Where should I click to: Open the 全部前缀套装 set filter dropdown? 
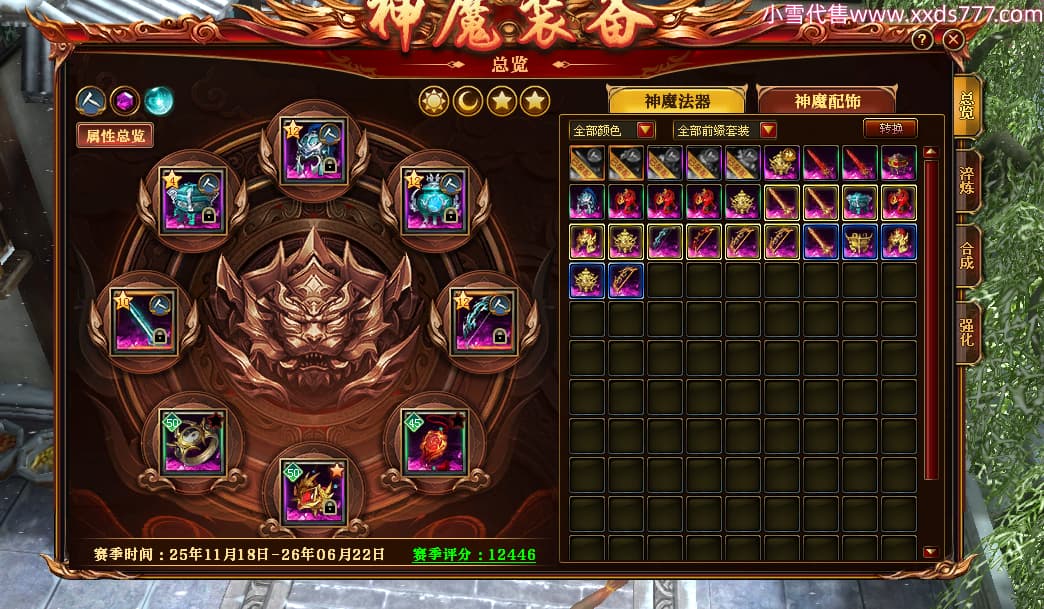point(768,130)
